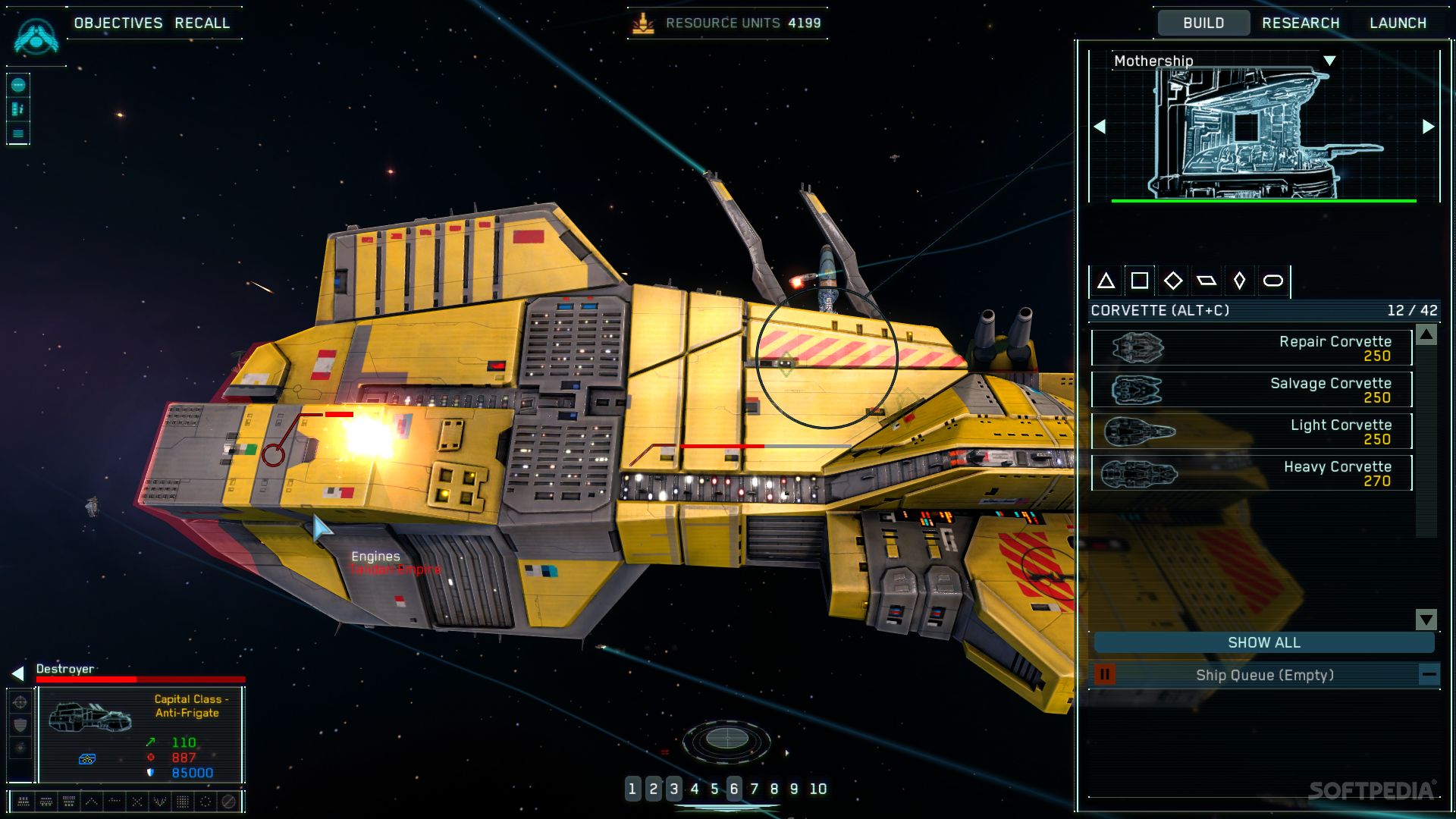
Task: Open the OBJECTIVES menu
Action: [118, 23]
